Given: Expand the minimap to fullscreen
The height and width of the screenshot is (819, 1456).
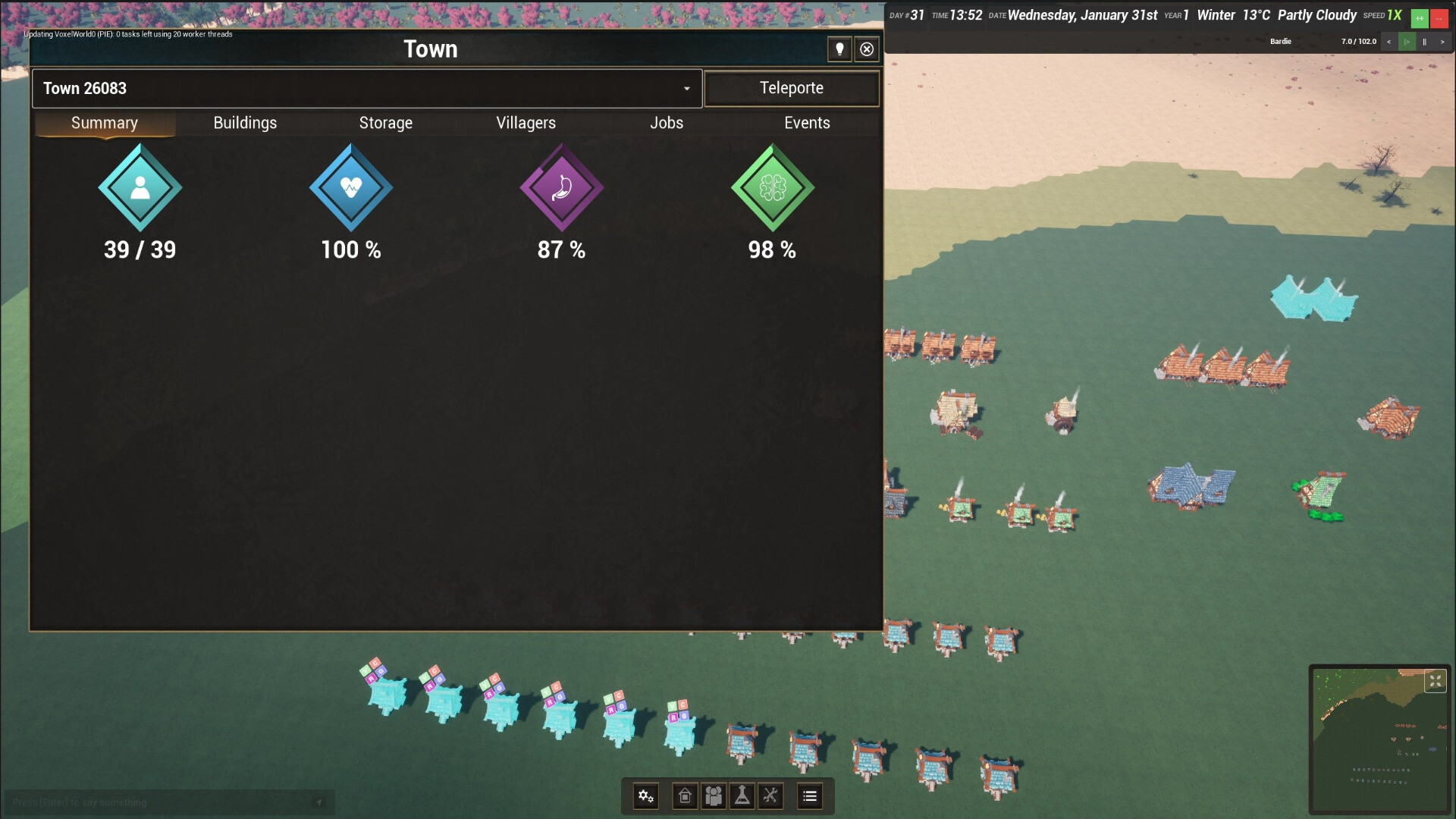Looking at the screenshot, I should click(1437, 681).
